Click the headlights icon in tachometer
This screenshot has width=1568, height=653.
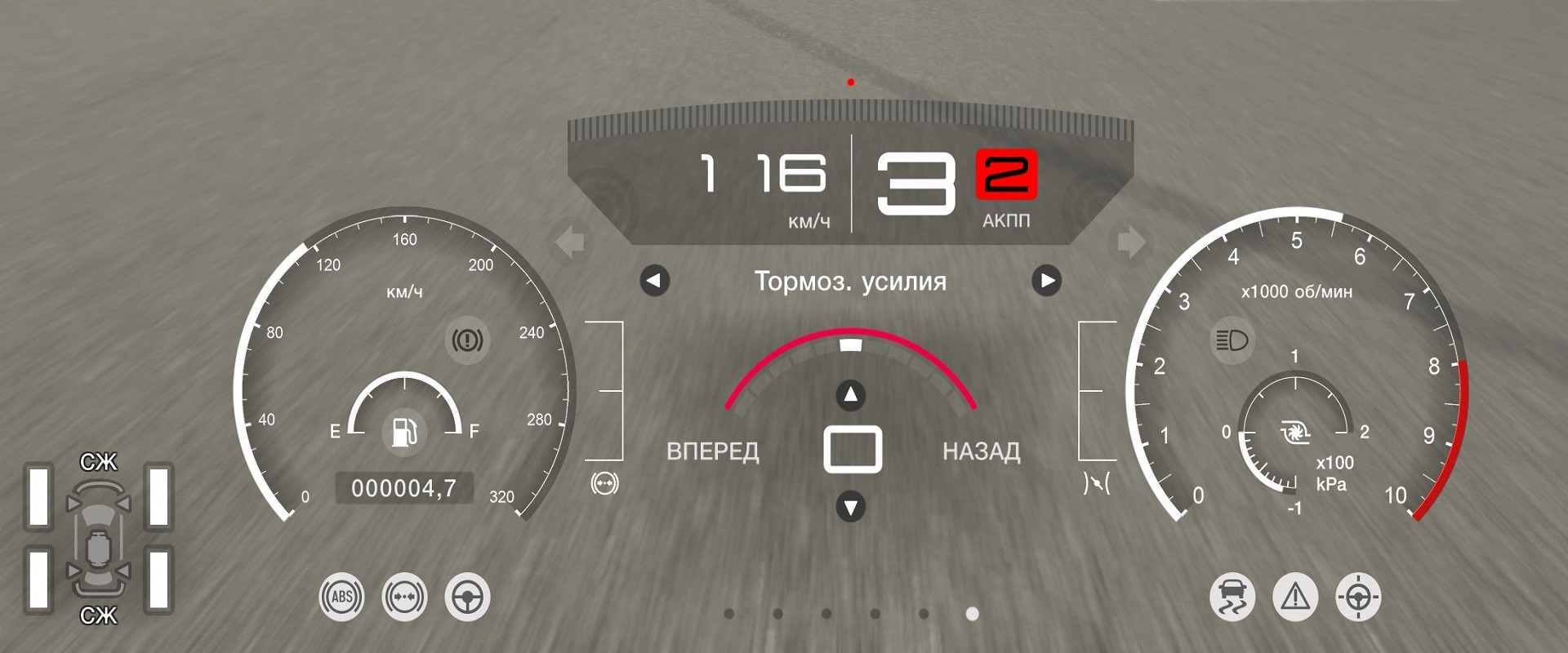pyautogui.click(x=1232, y=340)
